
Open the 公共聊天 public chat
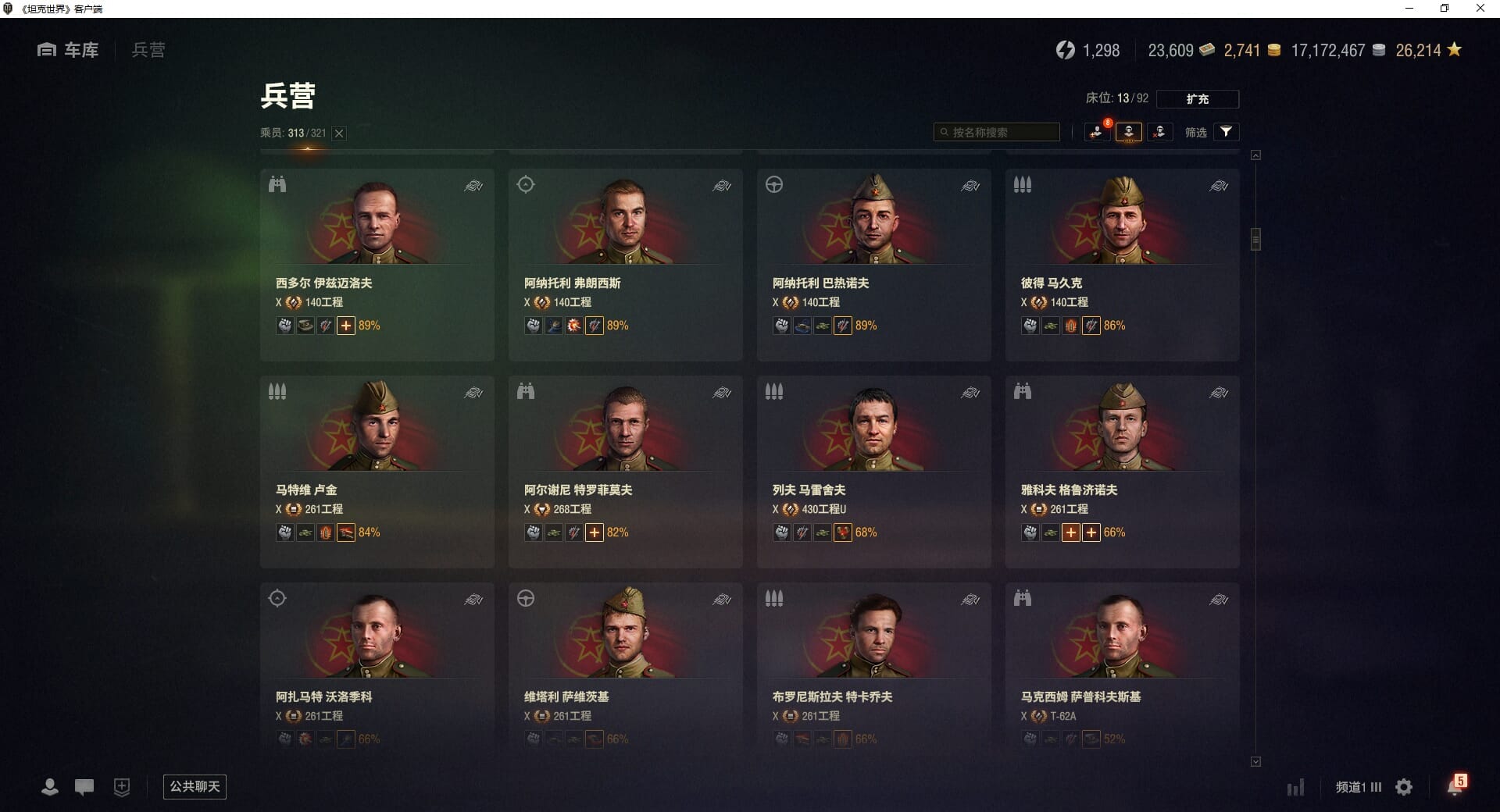click(x=195, y=786)
